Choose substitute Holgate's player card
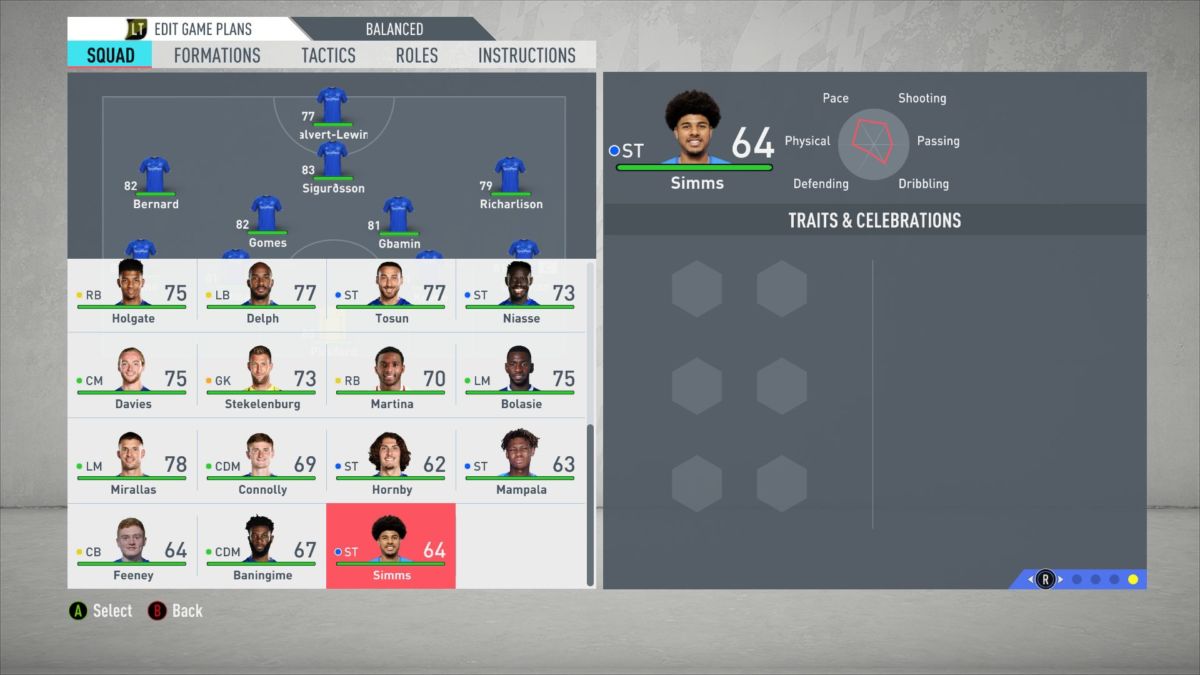The height and width of the screenshot is (675, 1200). 132,296
